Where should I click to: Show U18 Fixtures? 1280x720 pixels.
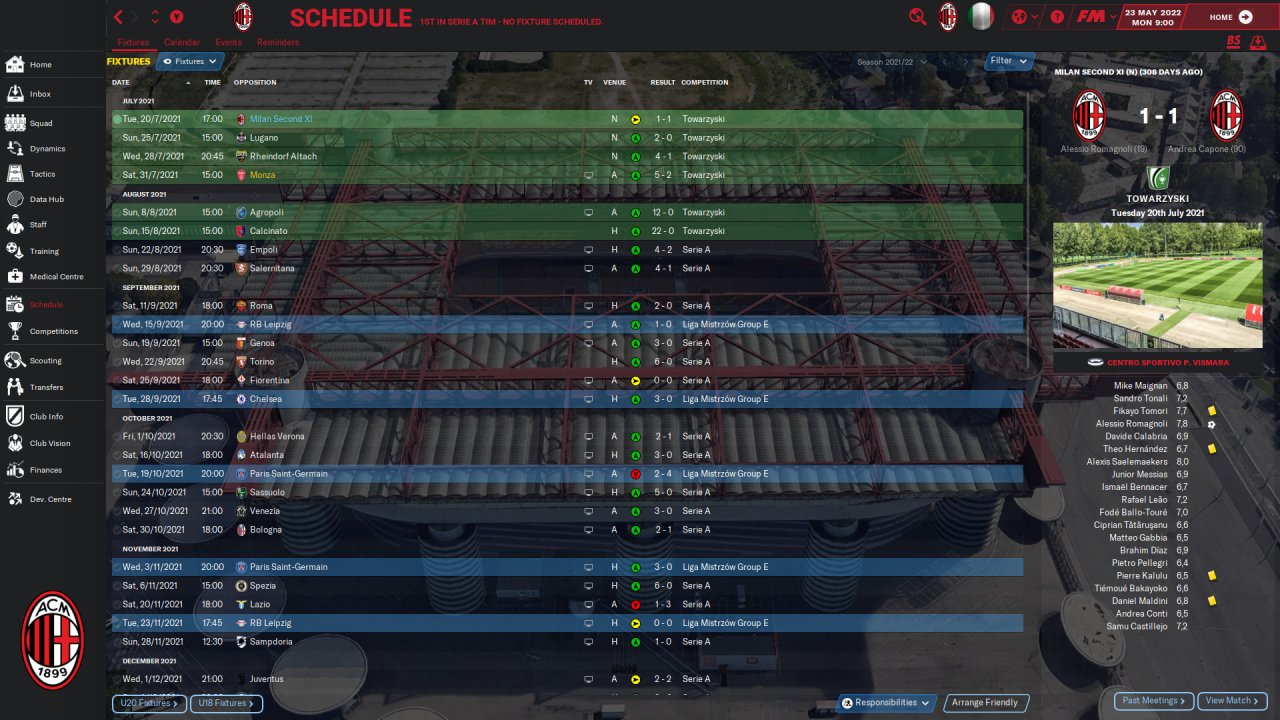tap(226, 703)
